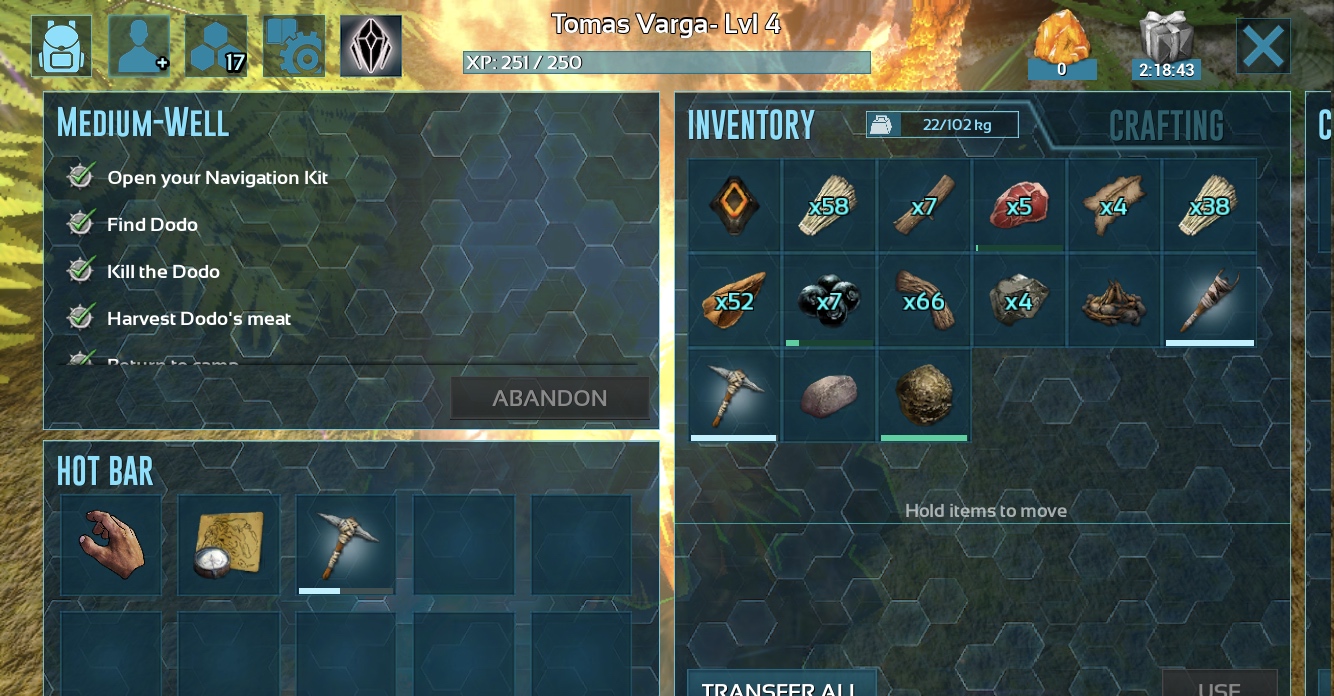The image size is (1334, 696).
Task: Select the campfire in the inventory
Action: point(1113,300)
